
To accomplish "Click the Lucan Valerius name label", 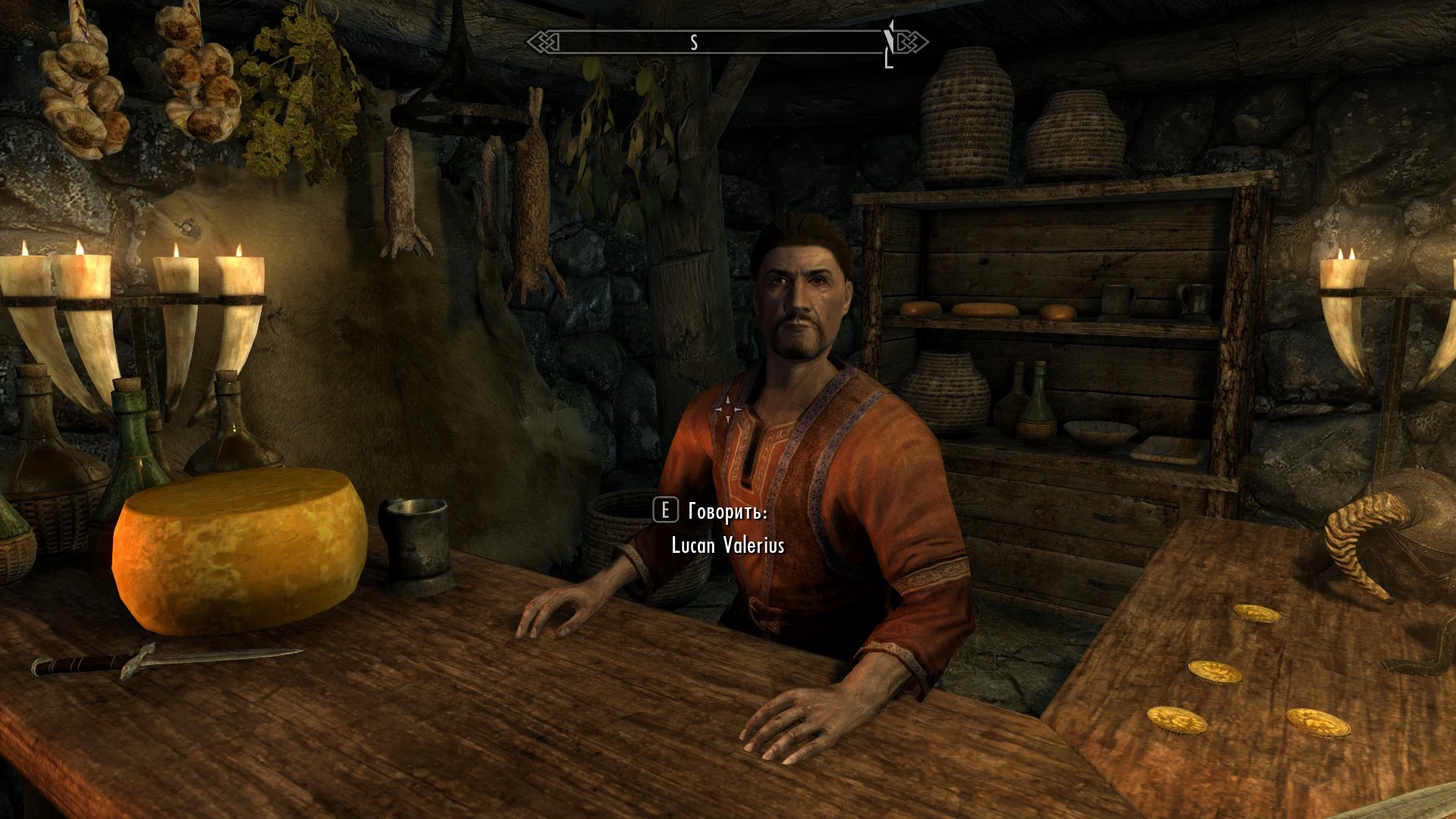I will (730, 544).
